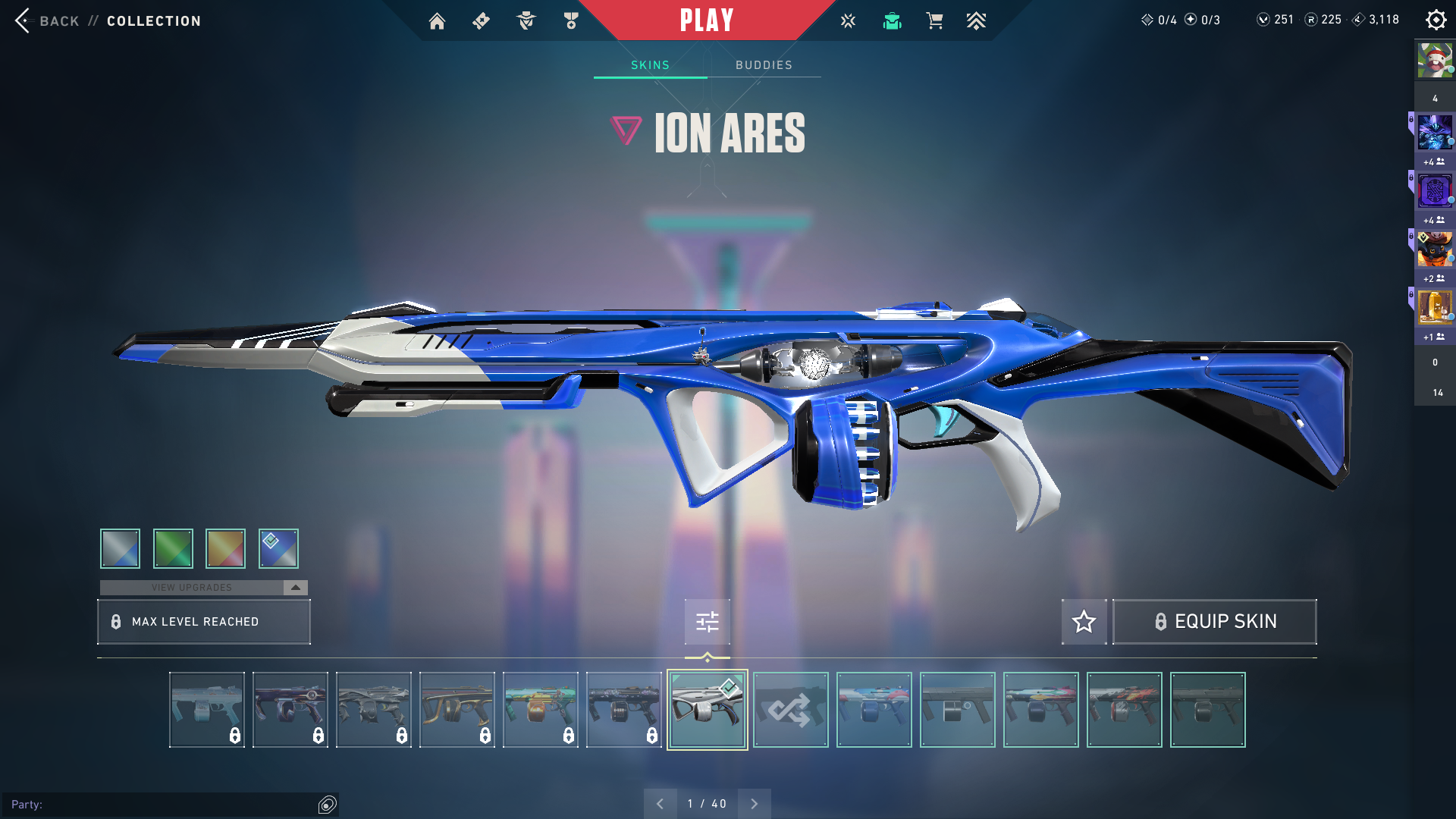This screenshot has width=1456, height=819.
Task: Go to the previous page of skins
Action: [660, 804]
